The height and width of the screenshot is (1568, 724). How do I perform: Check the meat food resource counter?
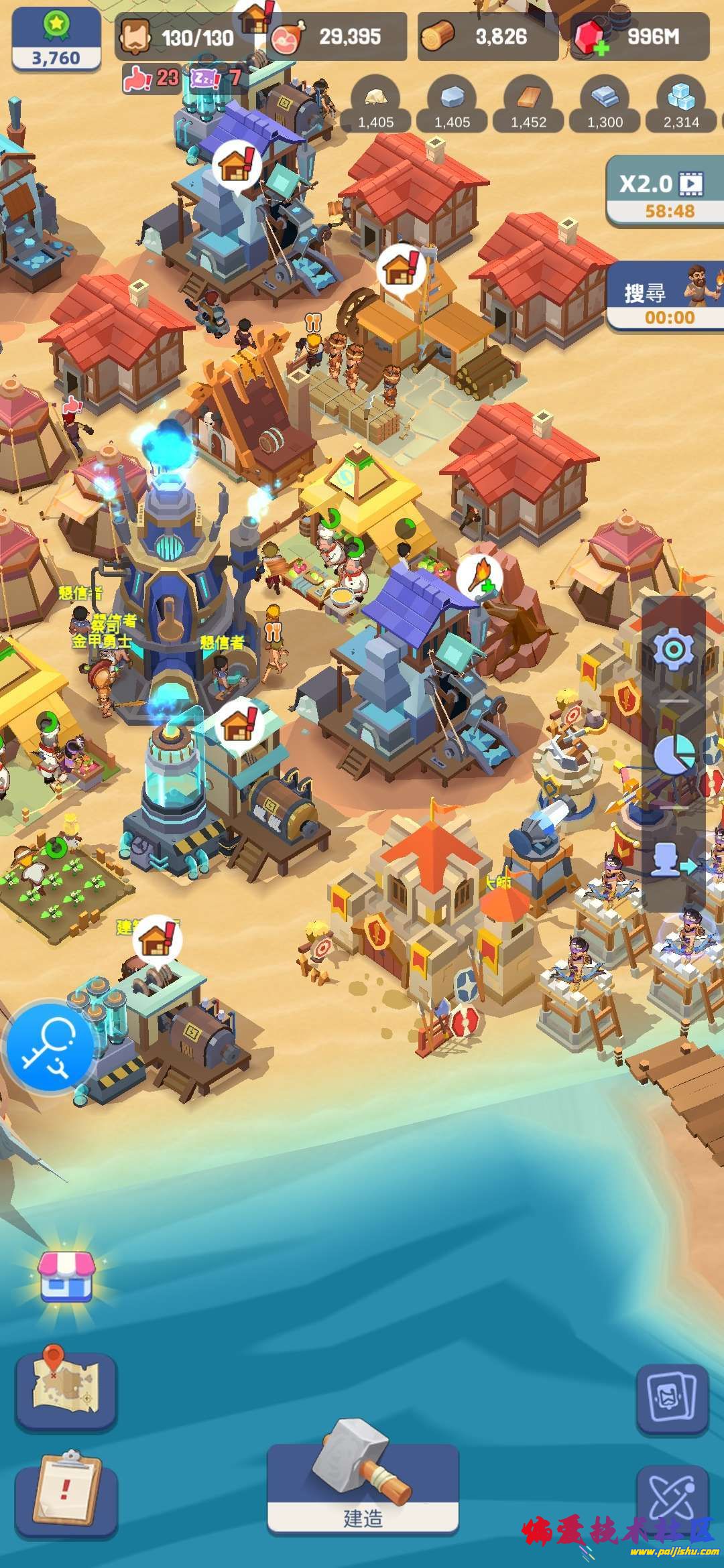click(337, 37)
